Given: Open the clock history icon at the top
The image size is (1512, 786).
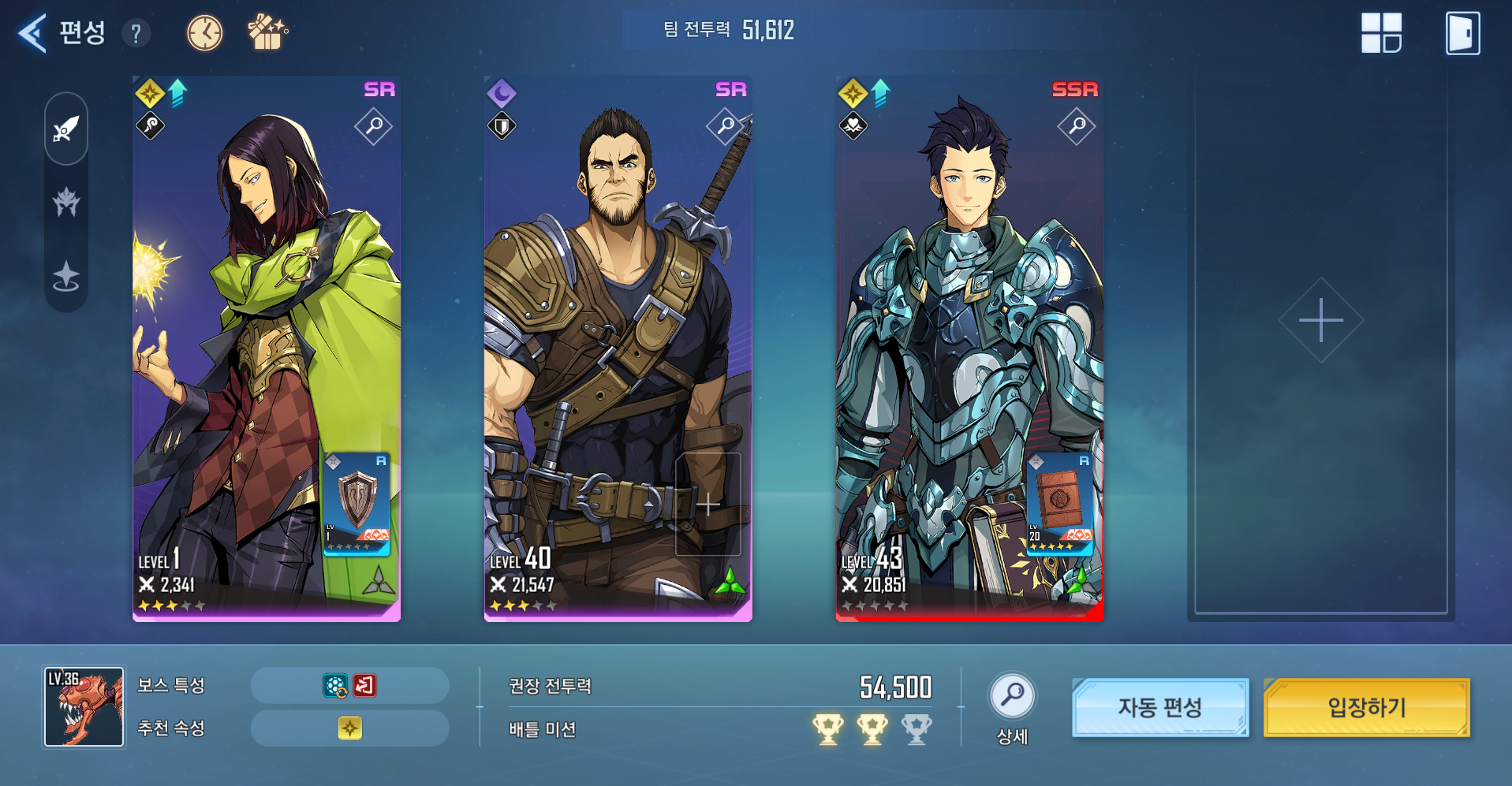Looking at the screenshot, I should coord(203,32).
